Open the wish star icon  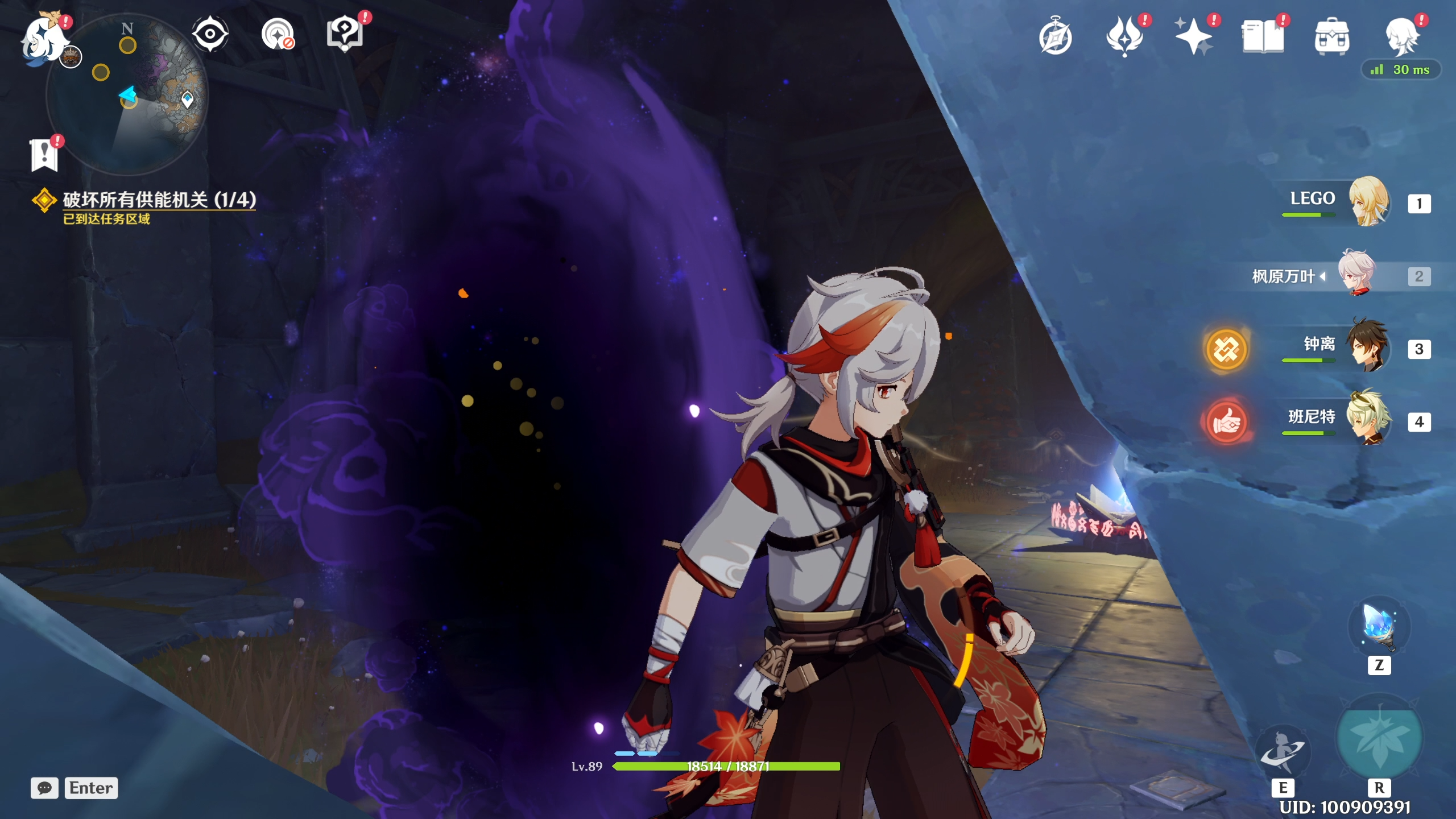(1193, 36)
